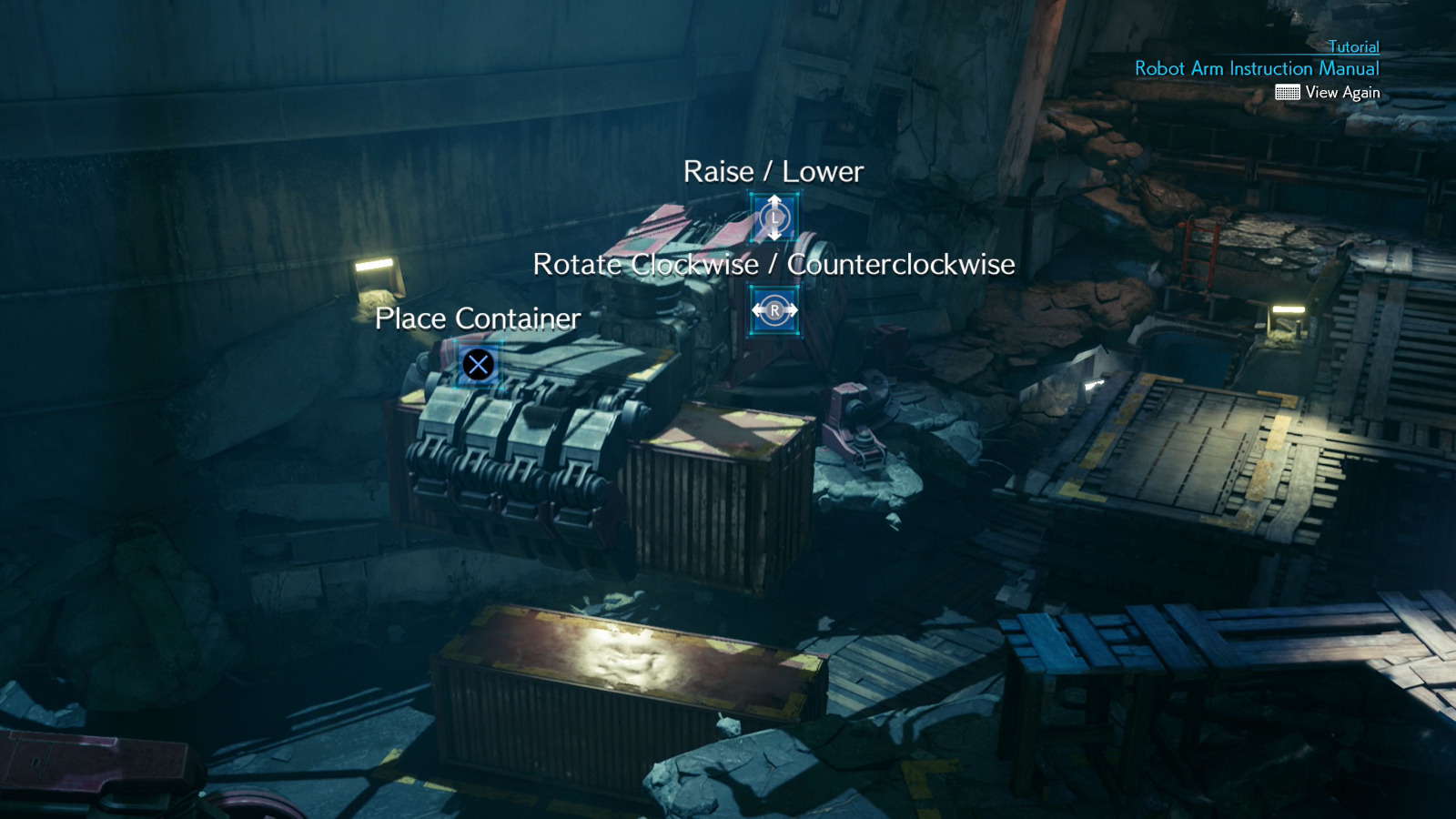
Task: Click the Place Container label text
Action: [477, 319]
